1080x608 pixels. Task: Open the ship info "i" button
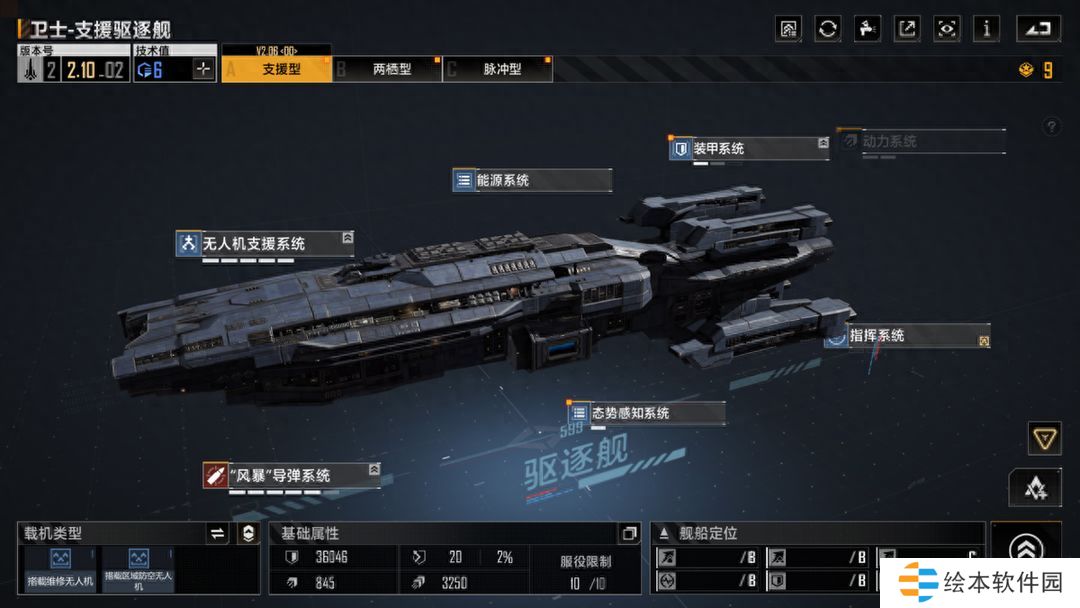coord(986,28)
